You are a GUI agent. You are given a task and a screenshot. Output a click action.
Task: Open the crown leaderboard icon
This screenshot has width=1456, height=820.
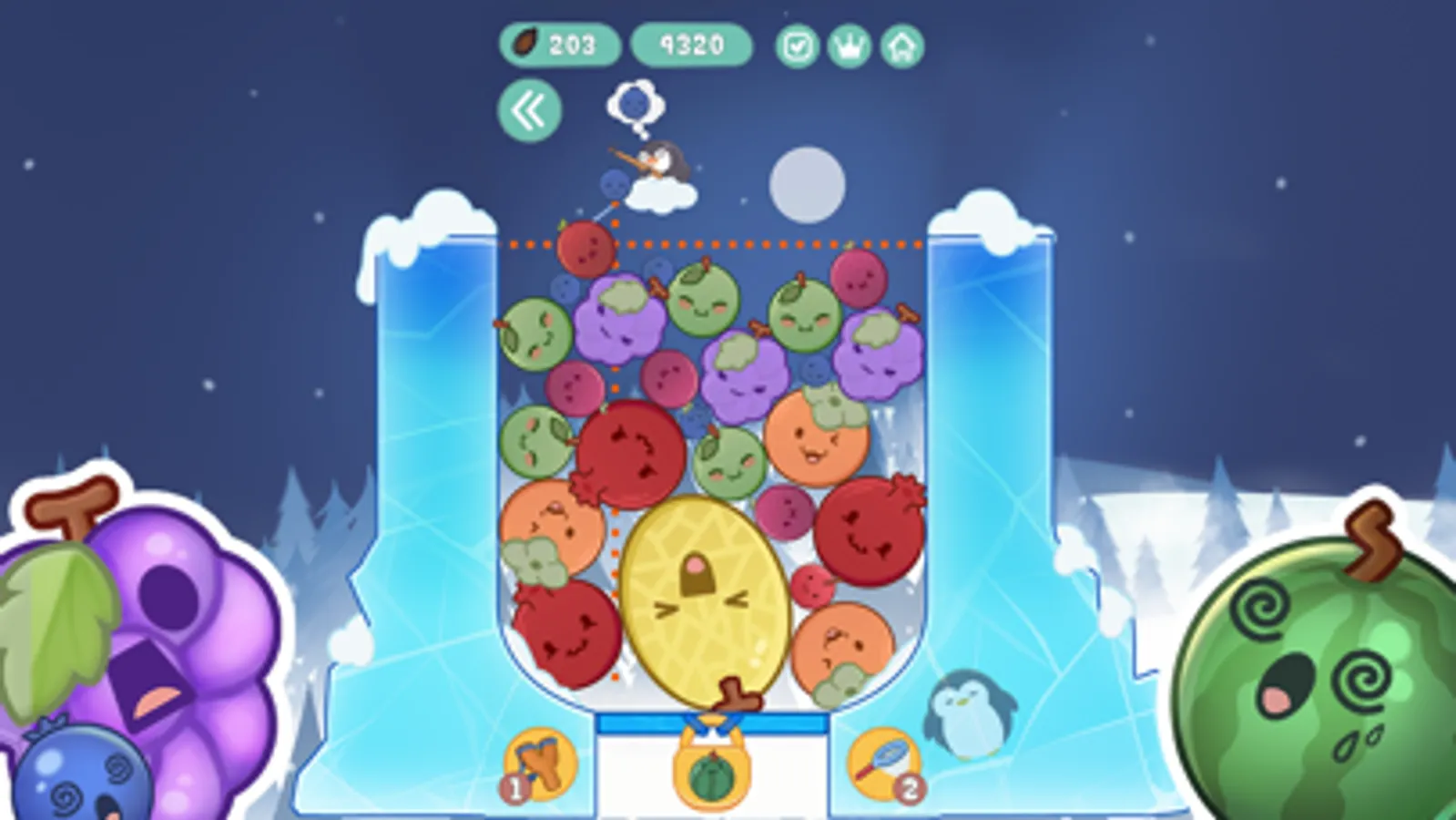coord(848,45)
